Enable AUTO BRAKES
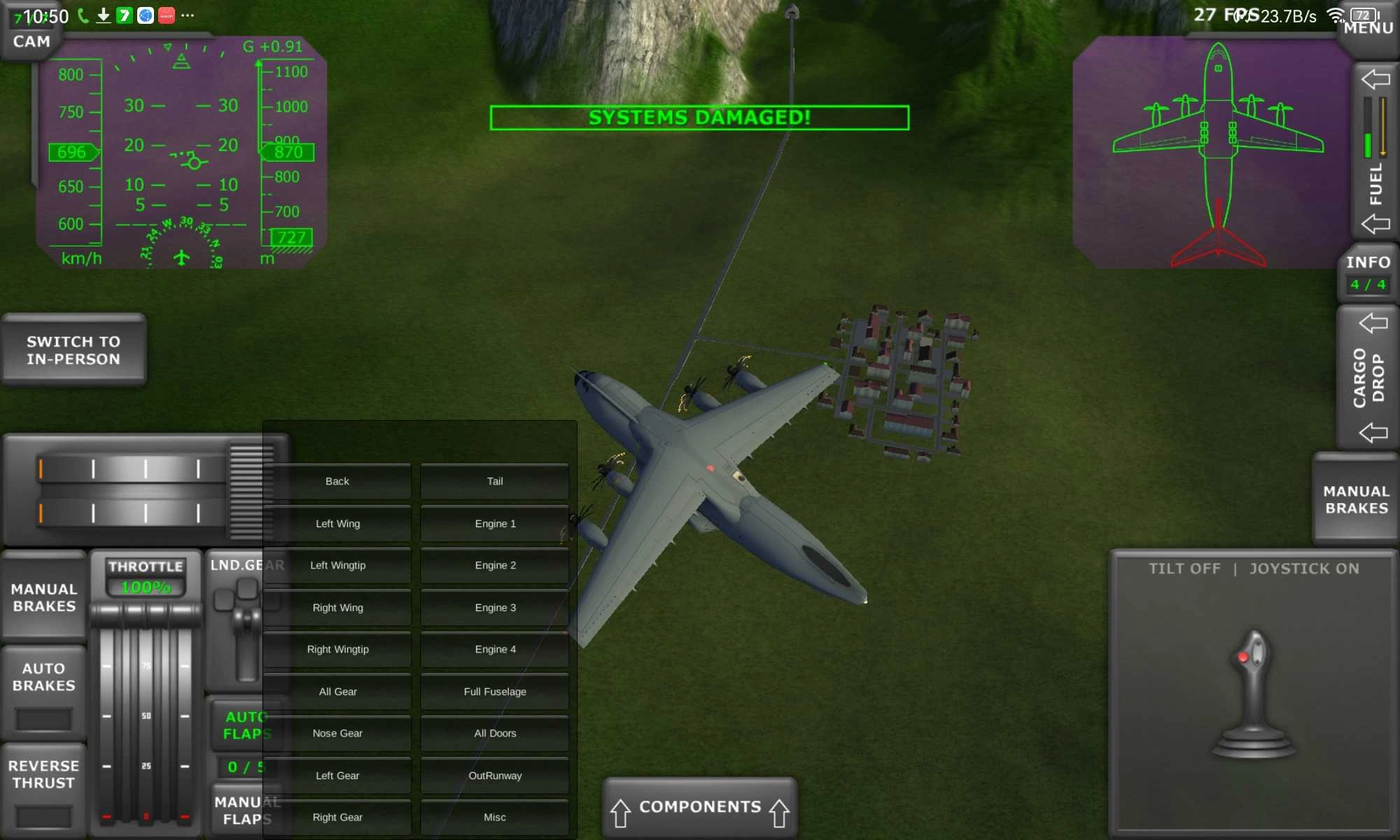 (x=44, y=676)
